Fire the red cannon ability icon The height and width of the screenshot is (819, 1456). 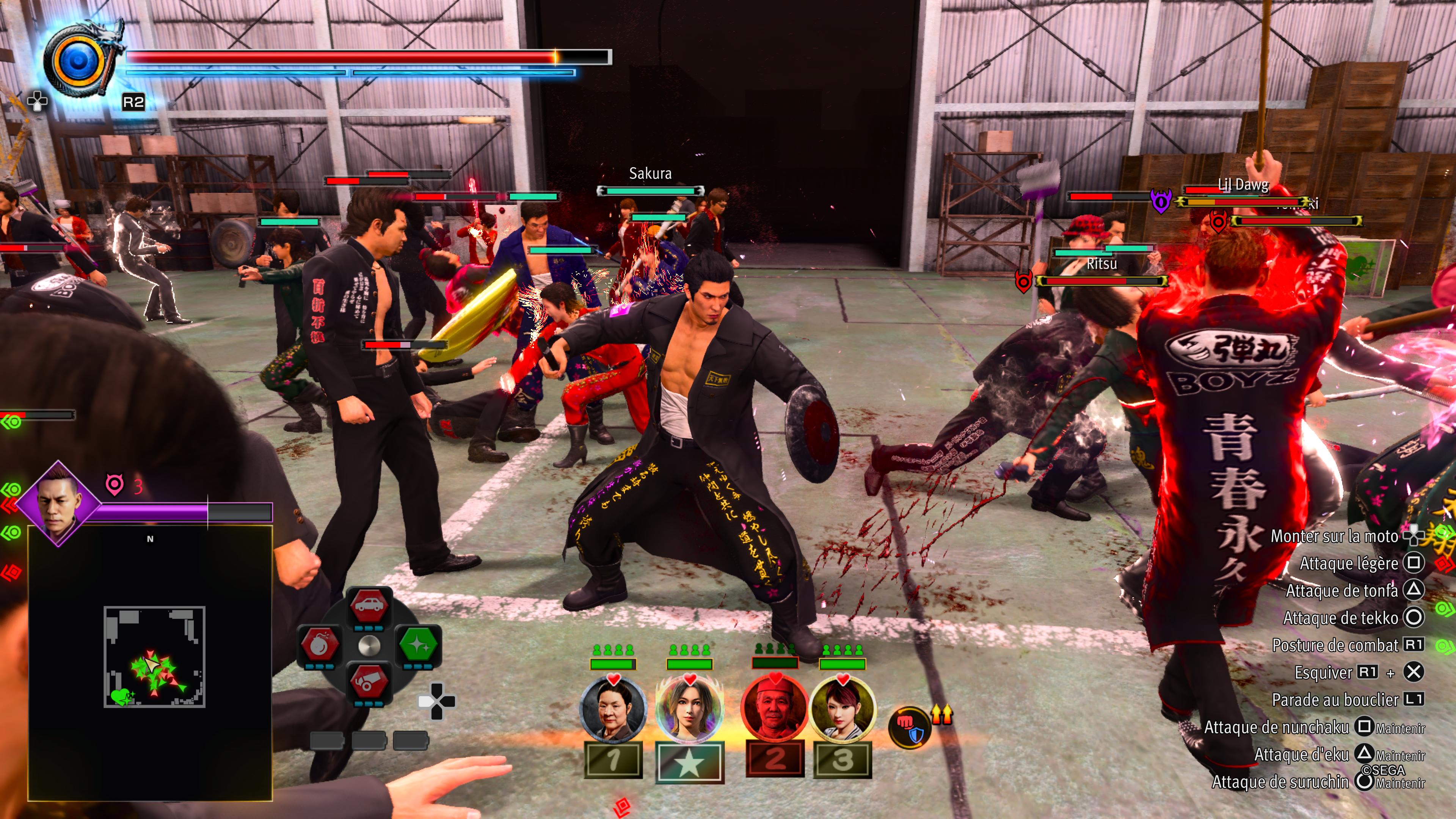pyautogui.click(x=369, y=682)
